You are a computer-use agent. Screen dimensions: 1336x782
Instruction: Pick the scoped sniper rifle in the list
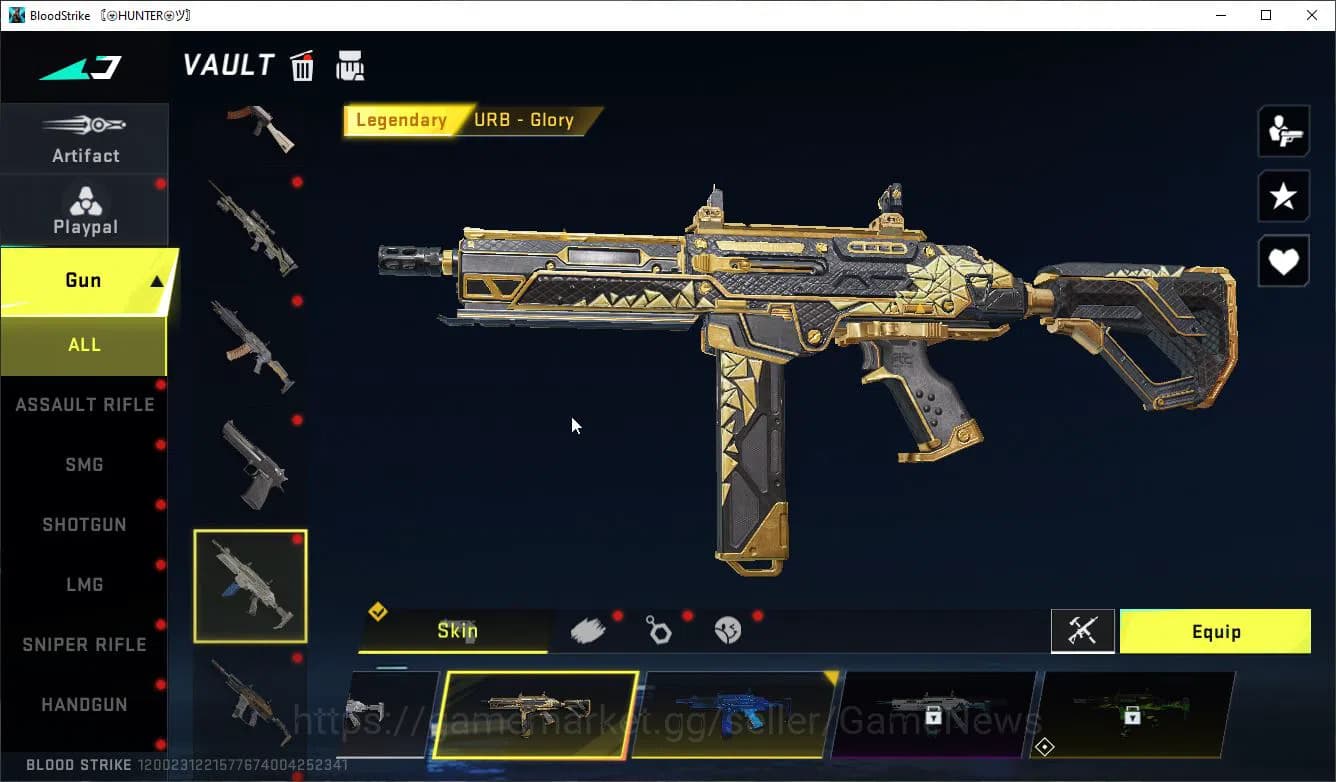tap(253, 227)
